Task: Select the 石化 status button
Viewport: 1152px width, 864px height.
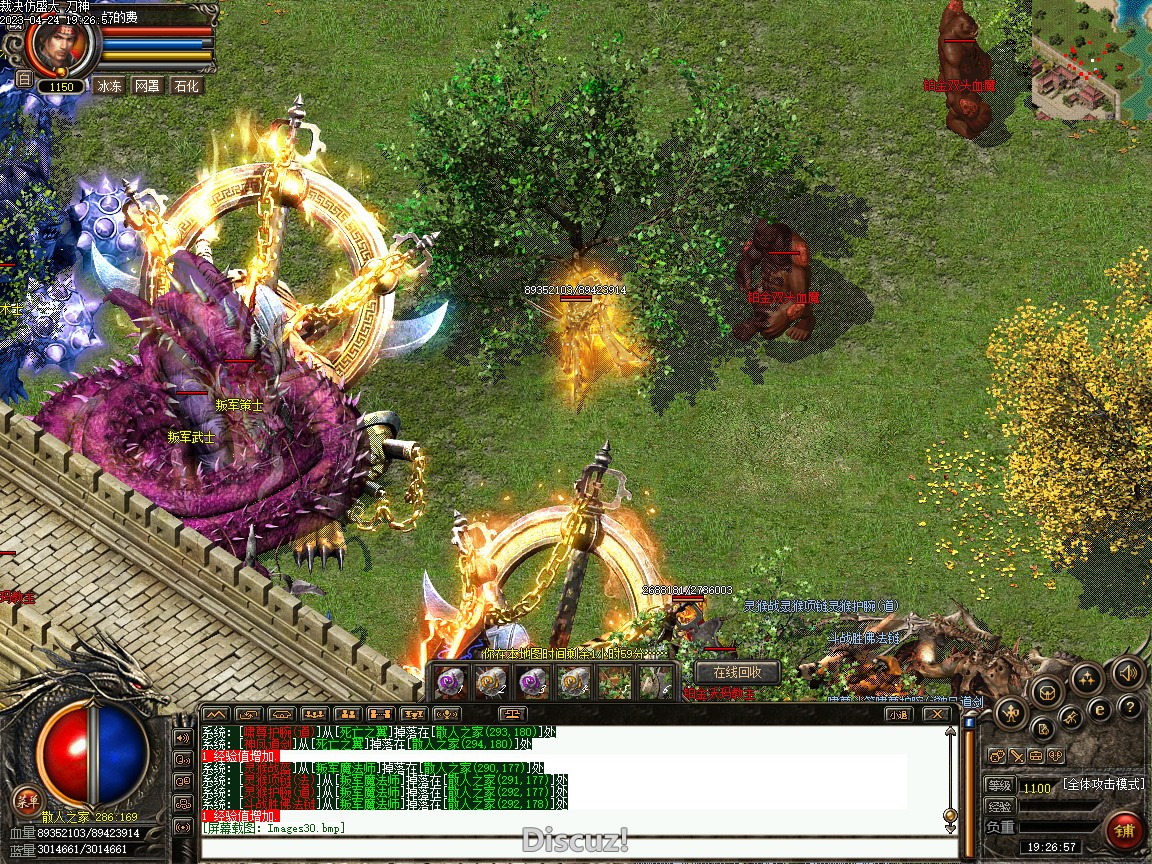Action: [186, 86]
